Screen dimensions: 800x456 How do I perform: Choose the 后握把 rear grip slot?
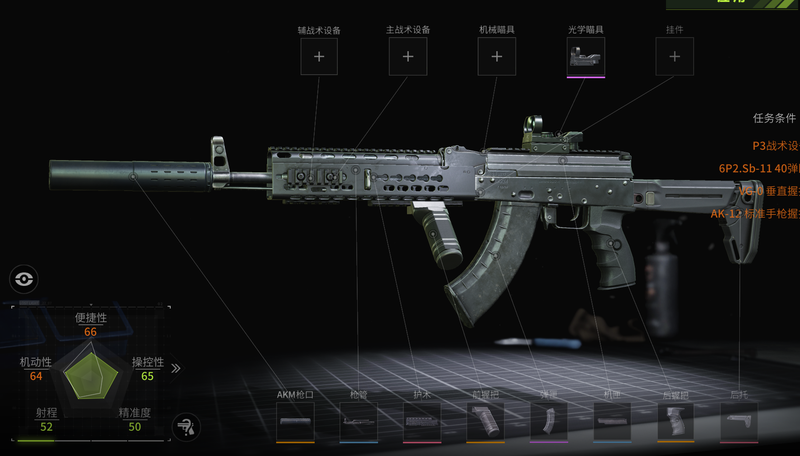[675, 422]
